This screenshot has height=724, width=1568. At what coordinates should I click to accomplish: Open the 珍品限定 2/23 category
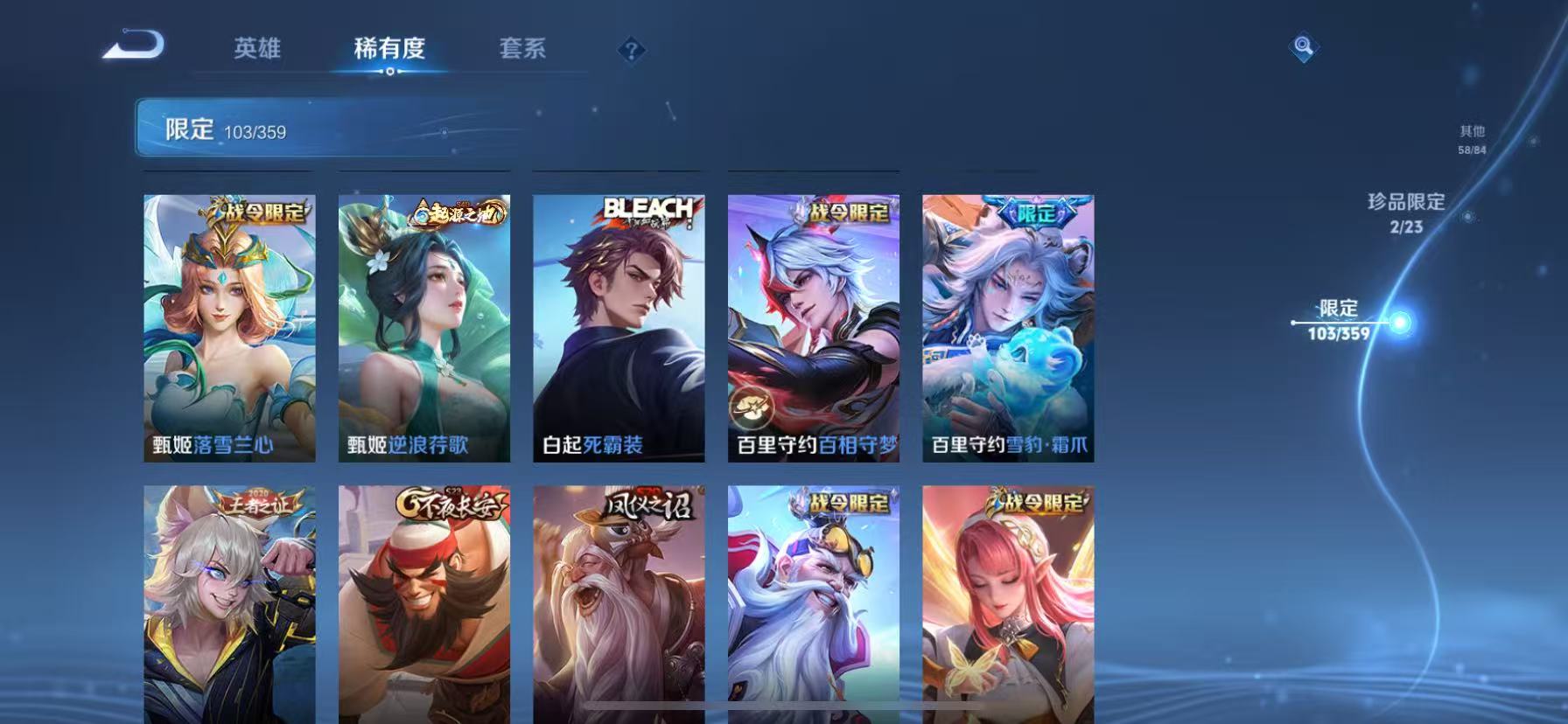click(x=1407, y=212)
